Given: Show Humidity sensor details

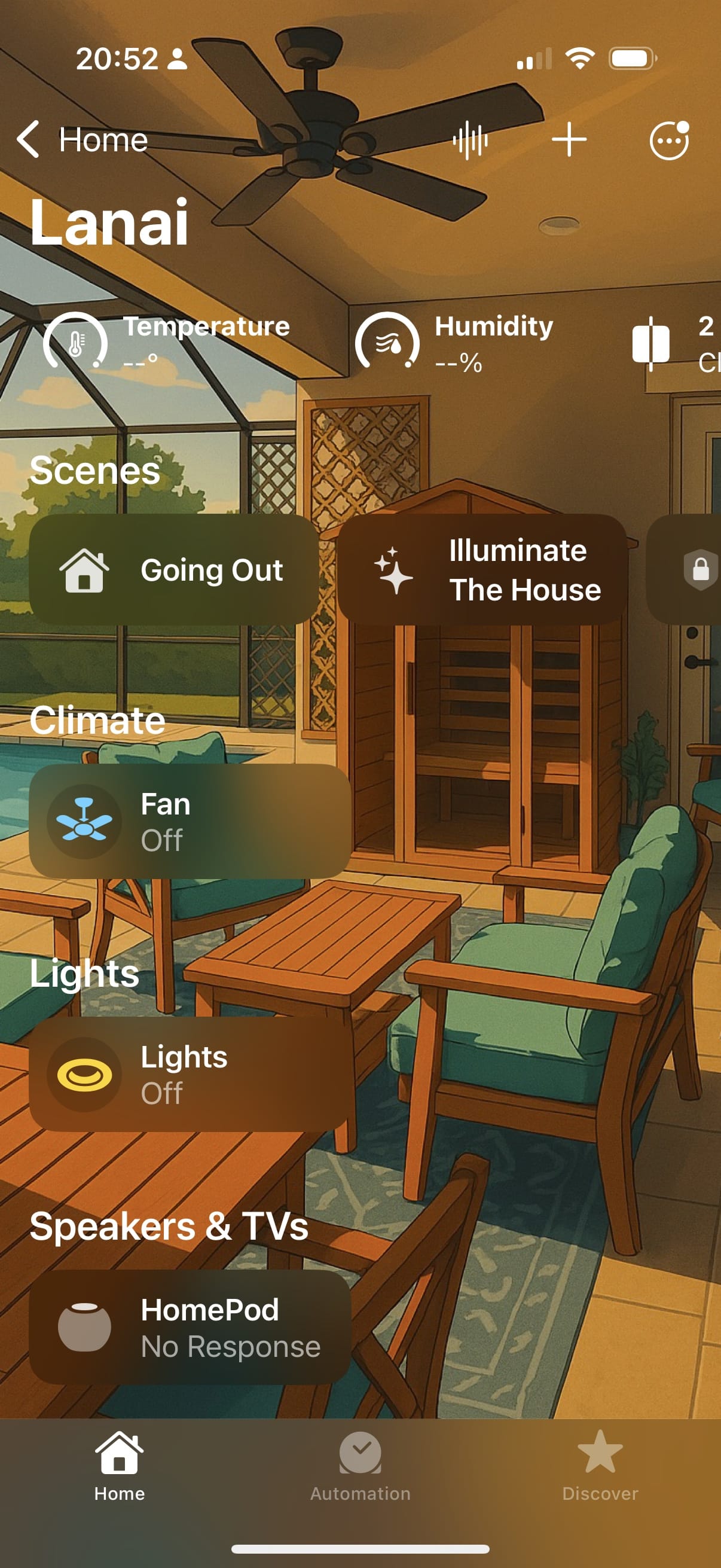Looking at the screenshot, I should click(x=455, y=342).
